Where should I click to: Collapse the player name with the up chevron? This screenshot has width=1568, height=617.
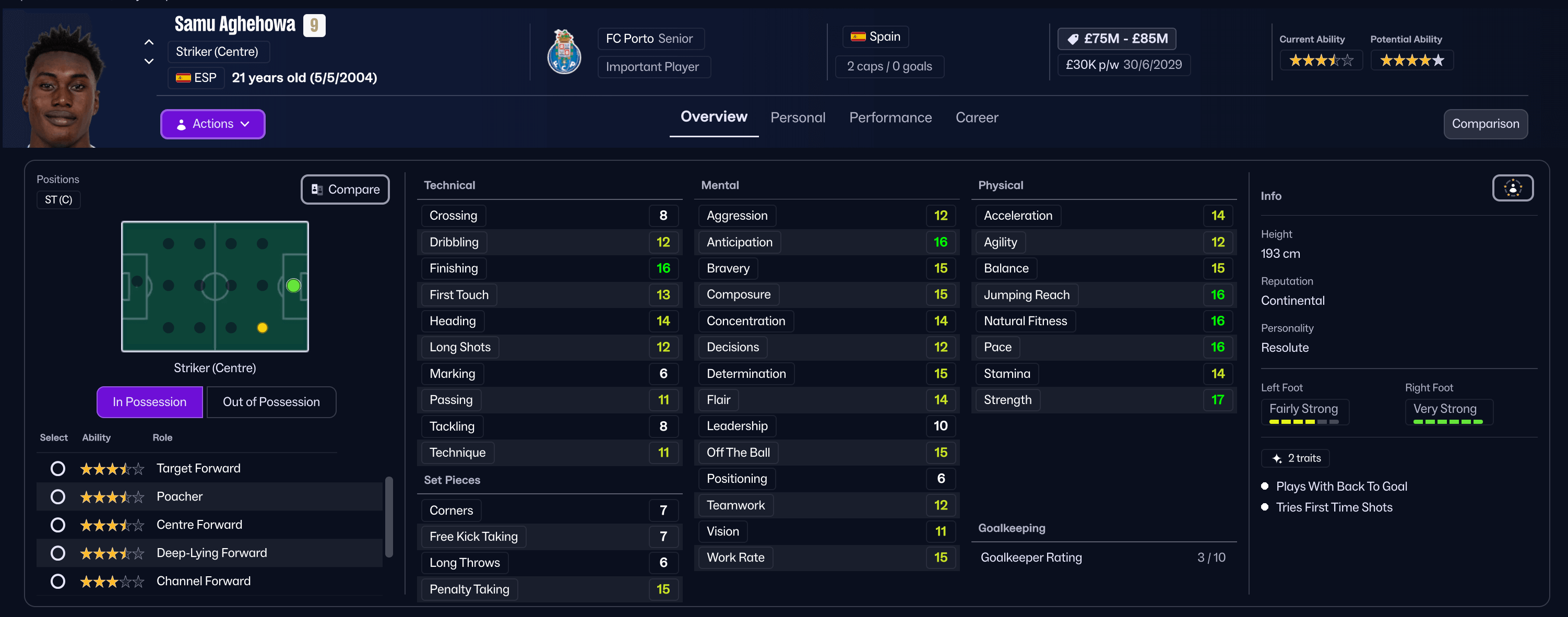coord(149,41)
